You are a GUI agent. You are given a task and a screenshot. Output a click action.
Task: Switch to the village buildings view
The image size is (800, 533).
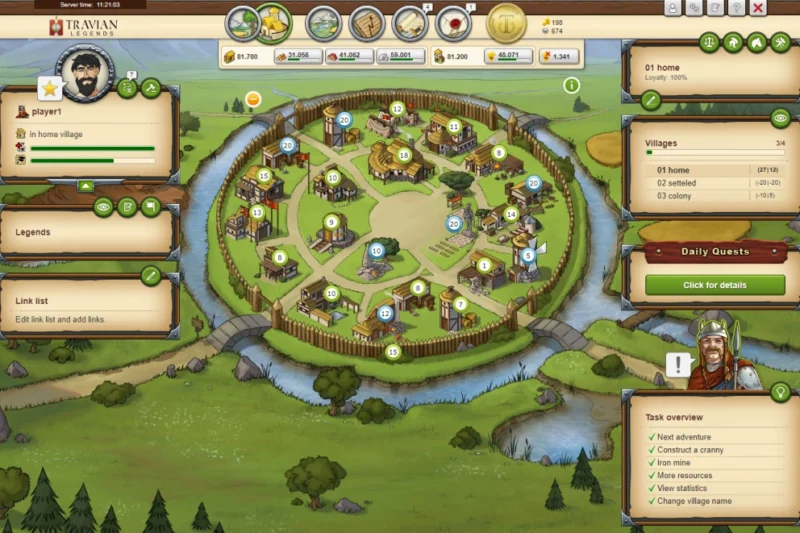[272, 22]
